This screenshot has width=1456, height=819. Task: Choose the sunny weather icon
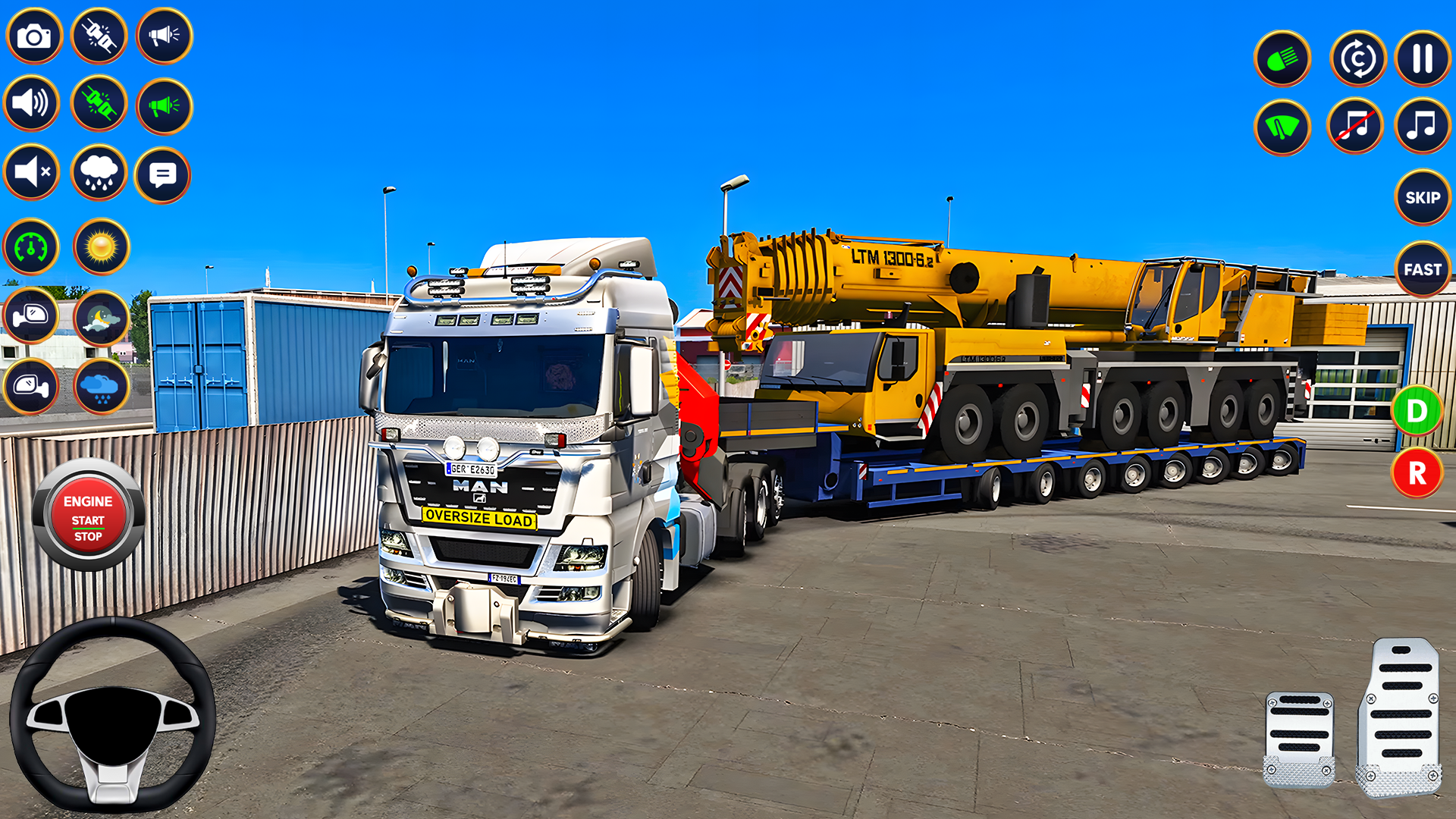pos(99,246)
